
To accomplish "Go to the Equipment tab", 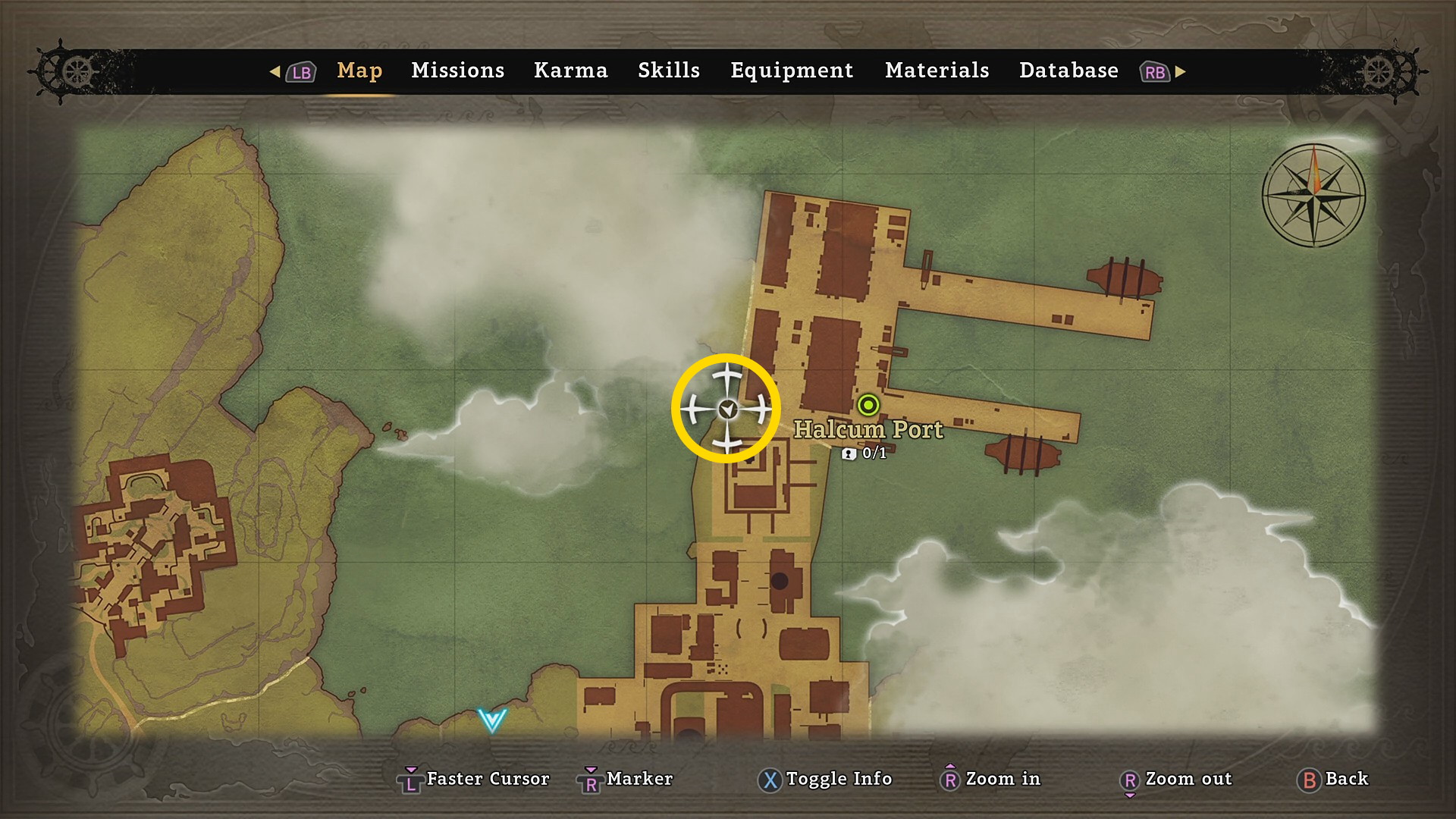I will point(792,71).
